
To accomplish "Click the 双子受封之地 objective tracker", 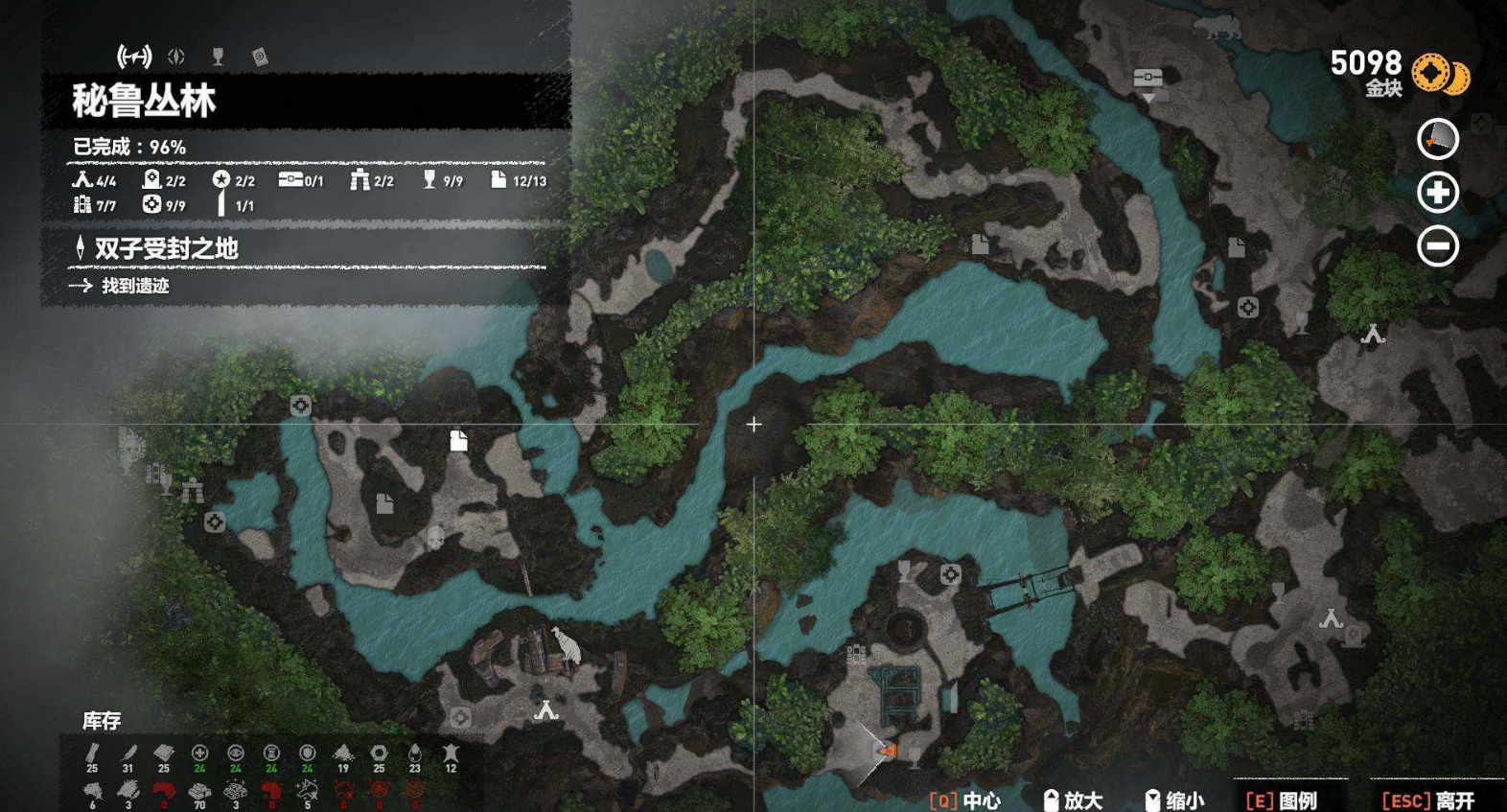I will (x=165, y=248).
